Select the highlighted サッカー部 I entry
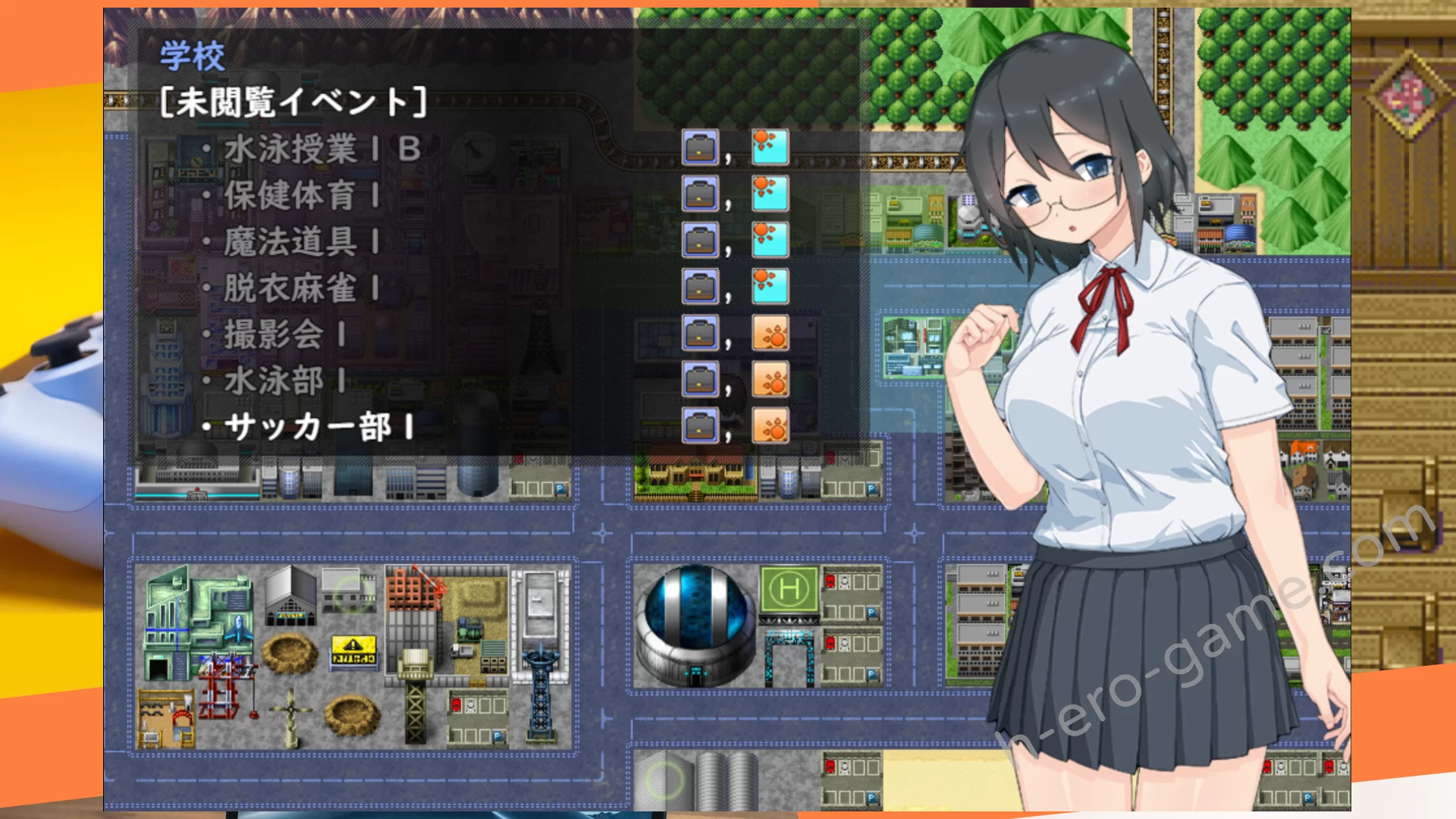The height and width of the screenshot is (819, 1456). [318, 428]
